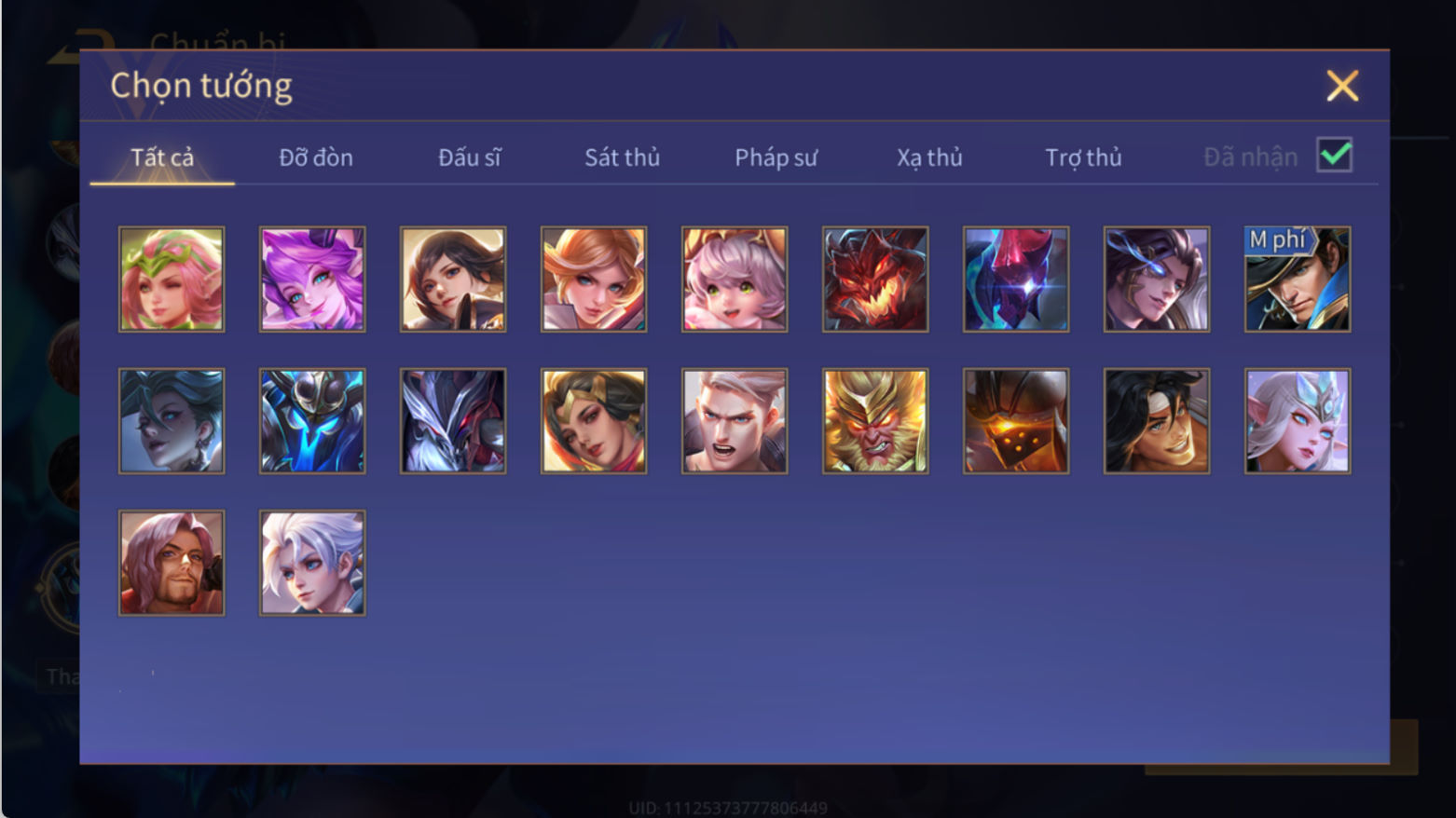Switch to the Tất cả tab
Image resolution: width=1456 pixels, height=818 pixels.
[162, 157]
